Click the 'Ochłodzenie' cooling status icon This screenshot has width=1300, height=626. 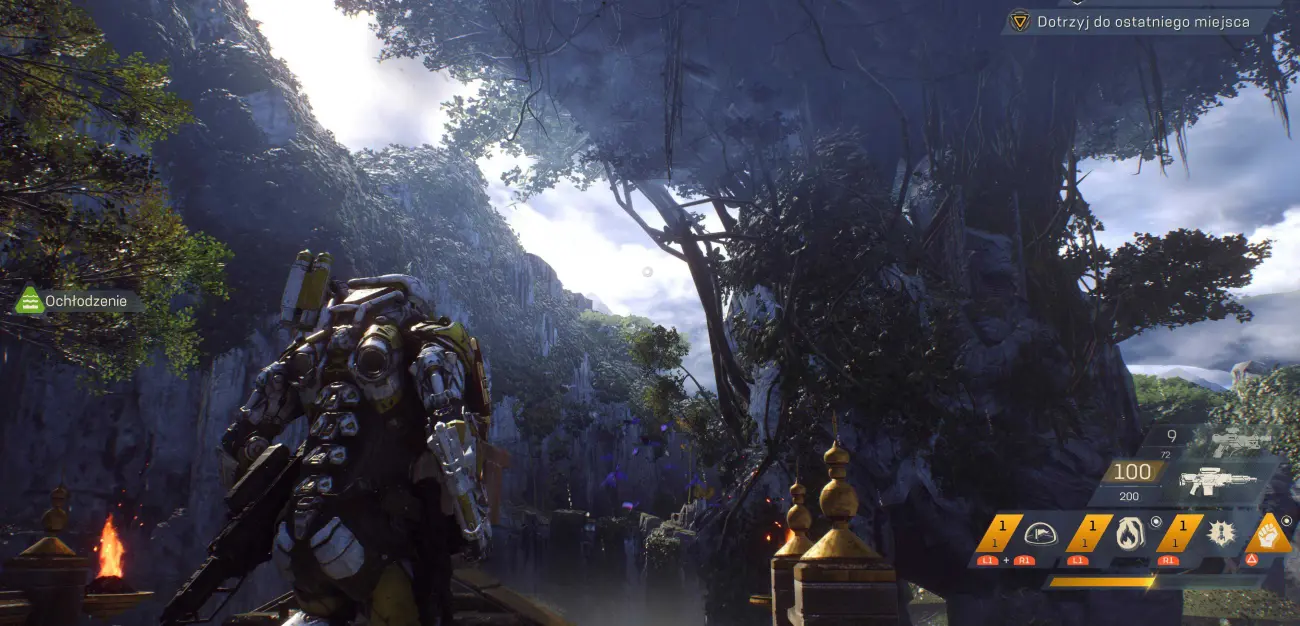point(30,301)
